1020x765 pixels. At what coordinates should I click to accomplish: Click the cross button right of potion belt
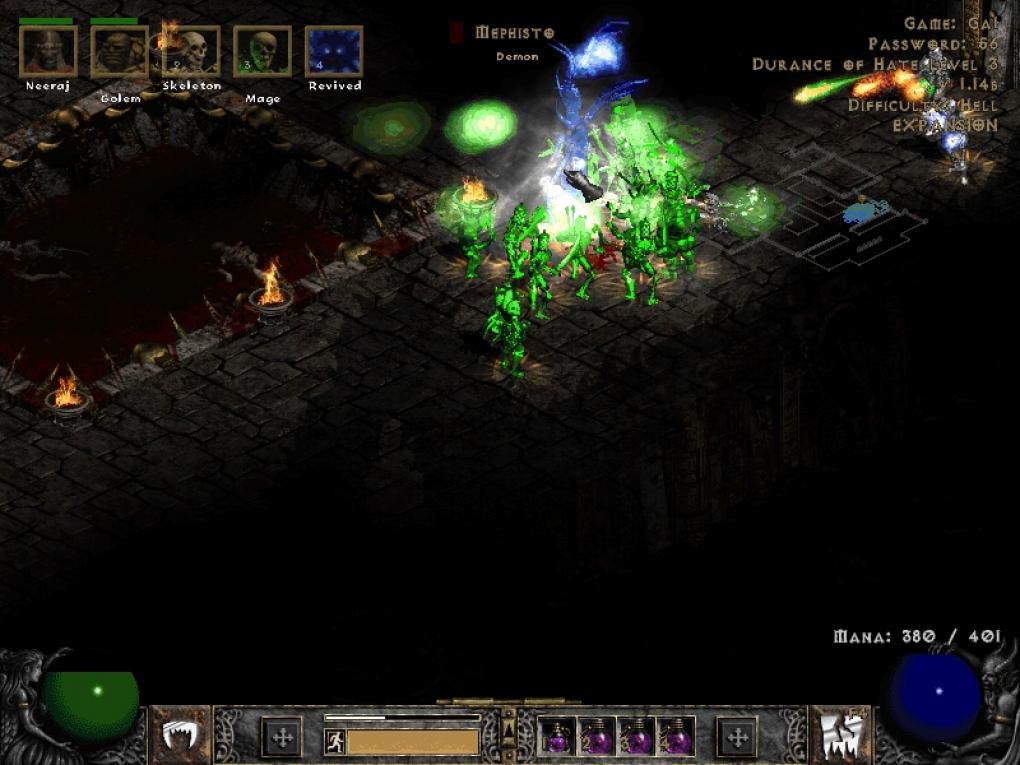[738, 738]
